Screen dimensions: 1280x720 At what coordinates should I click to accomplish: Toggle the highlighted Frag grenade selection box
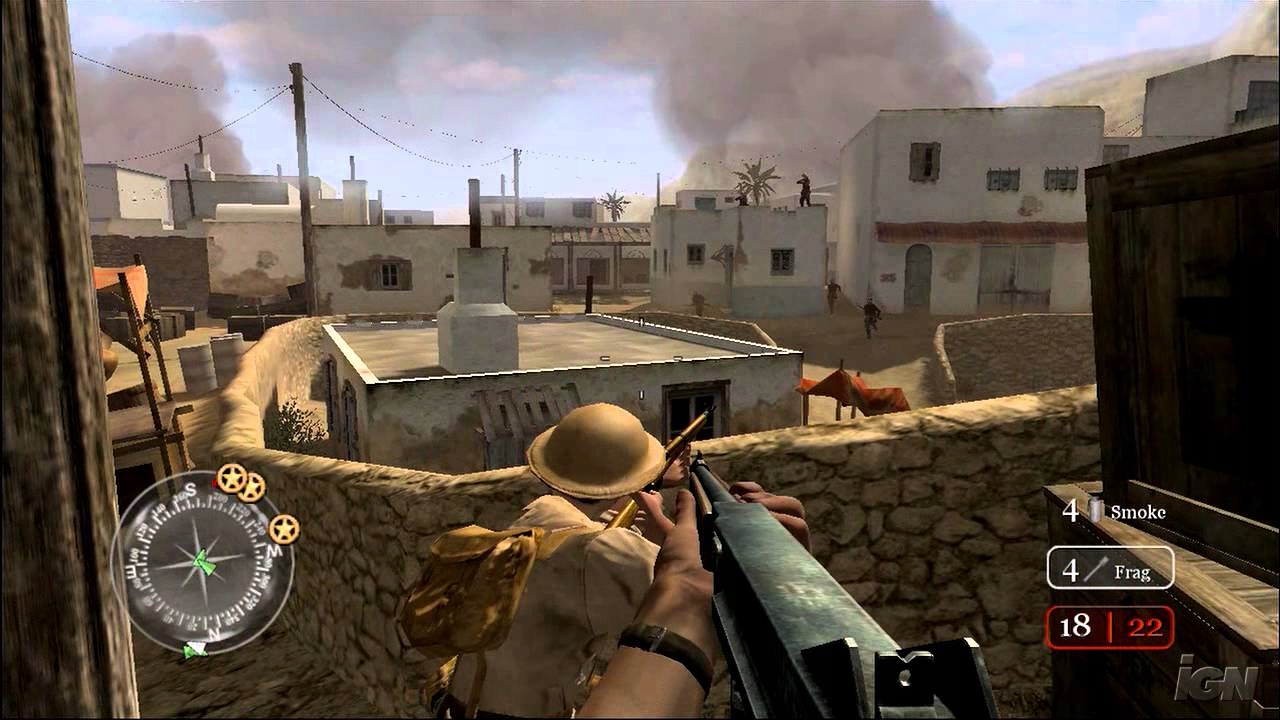pyautogui.click(x=1110, y=568)
